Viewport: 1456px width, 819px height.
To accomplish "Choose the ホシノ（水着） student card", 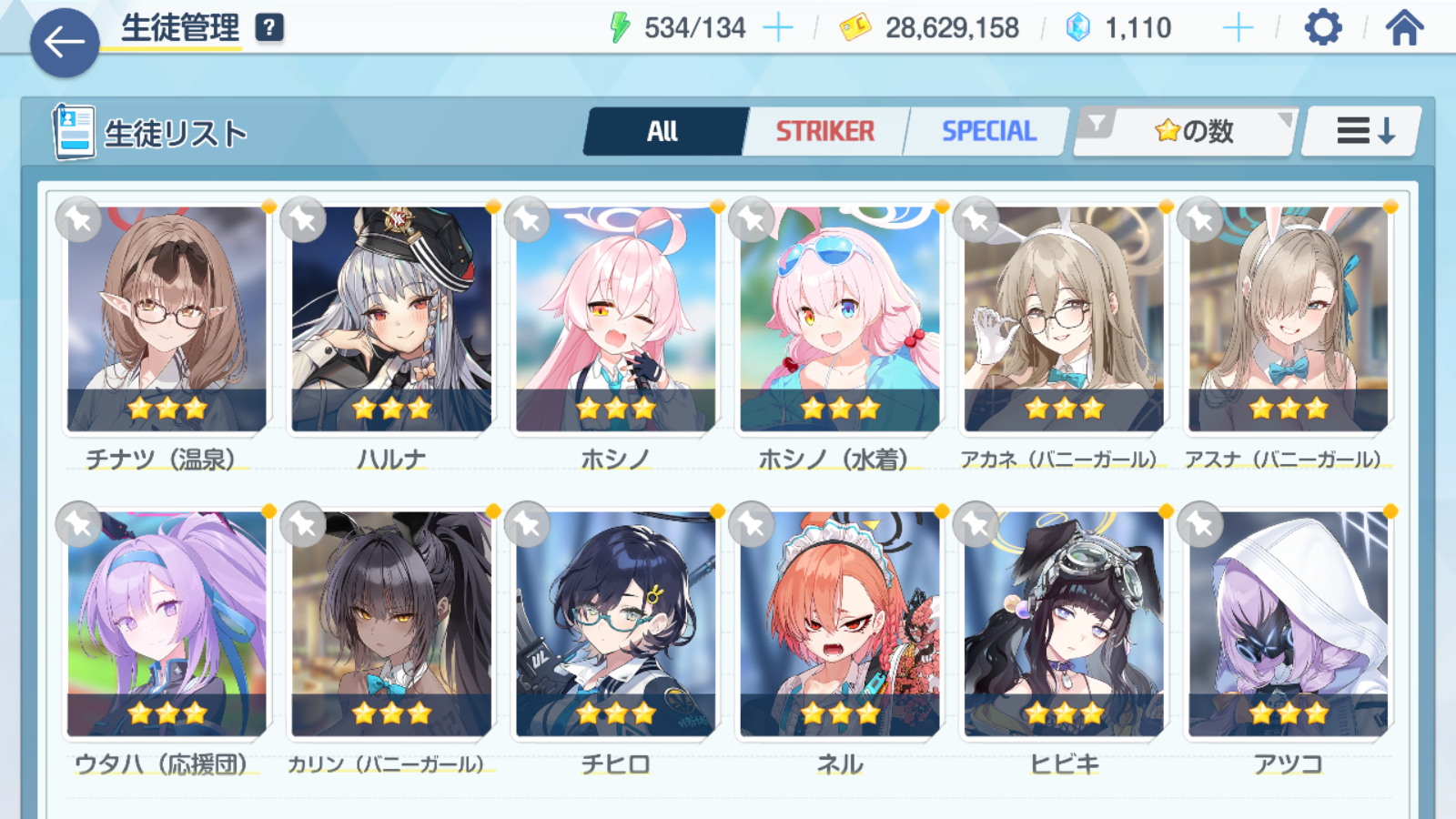I will click(x=839, y=318).
